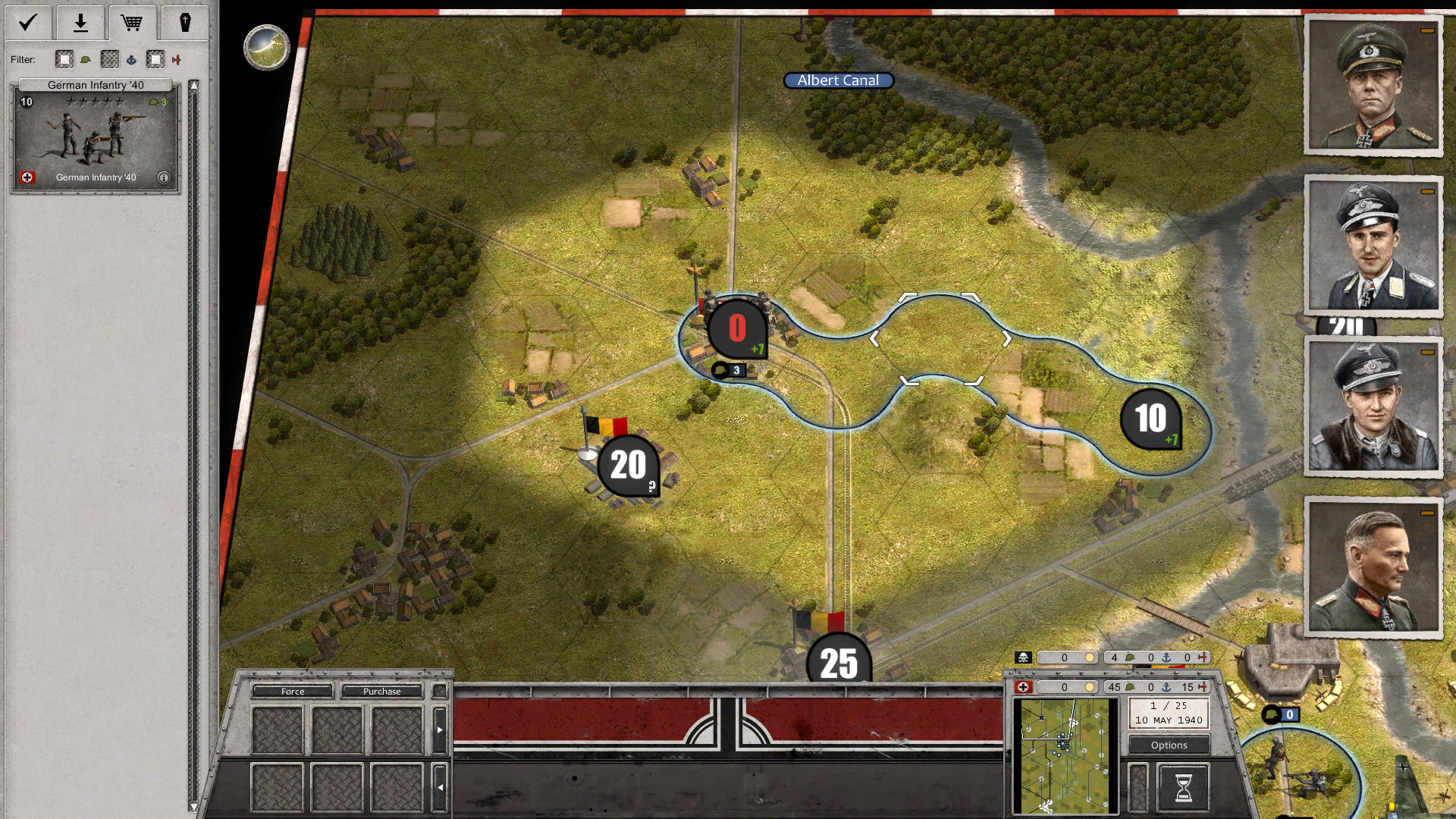
Task: Click the green helmet icon on the unit card
Action: [154, 101]
